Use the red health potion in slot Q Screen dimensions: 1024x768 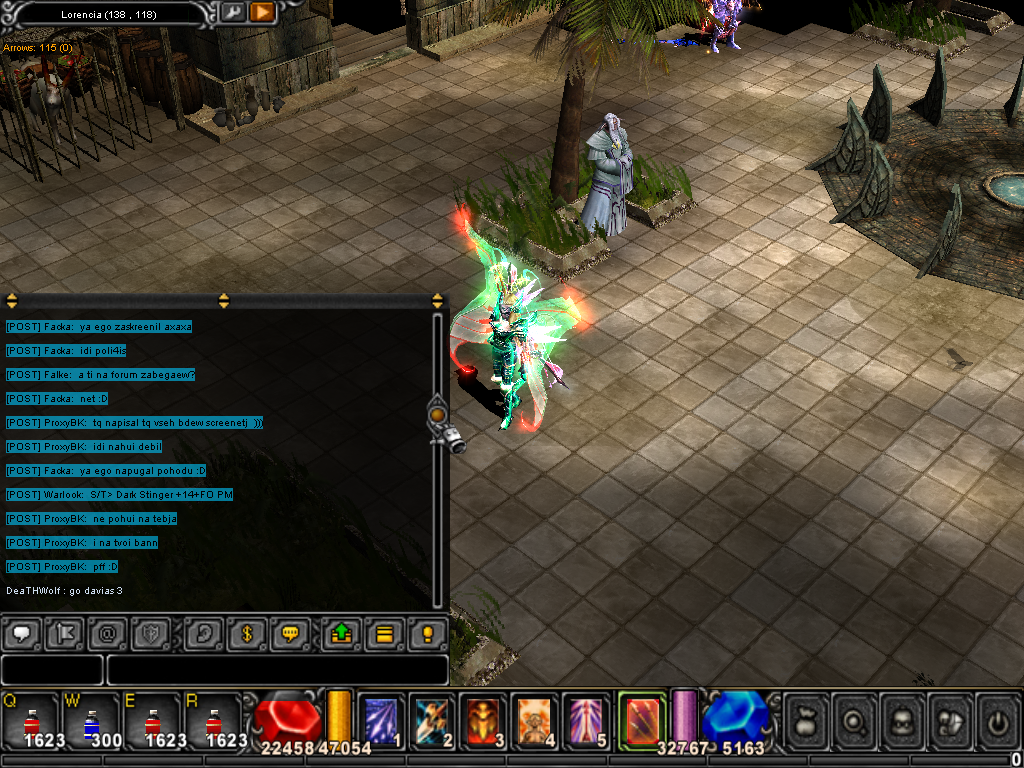[31, 719]
